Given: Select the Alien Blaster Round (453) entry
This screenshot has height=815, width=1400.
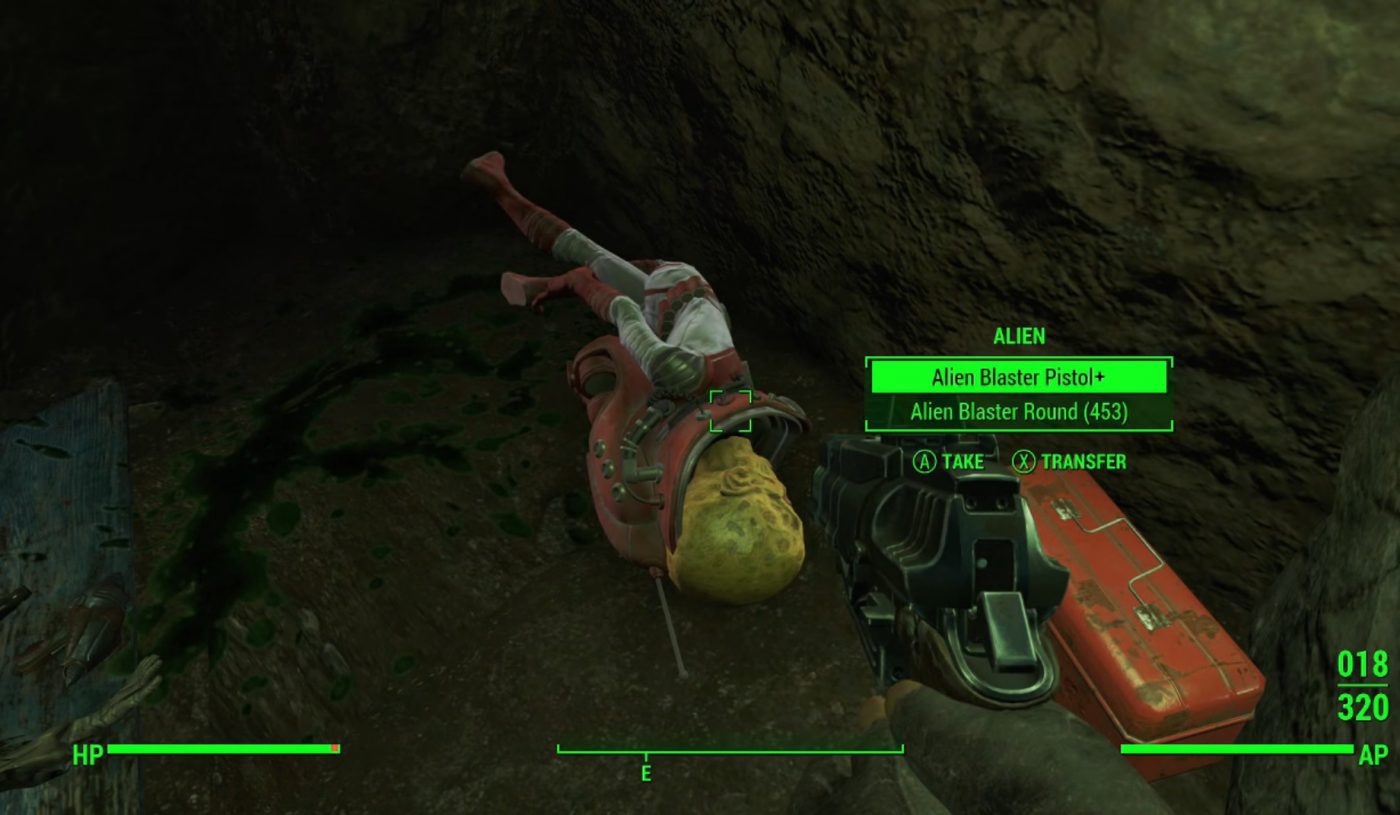Looking at the screenshot, I should click(x=1018, y=412).
